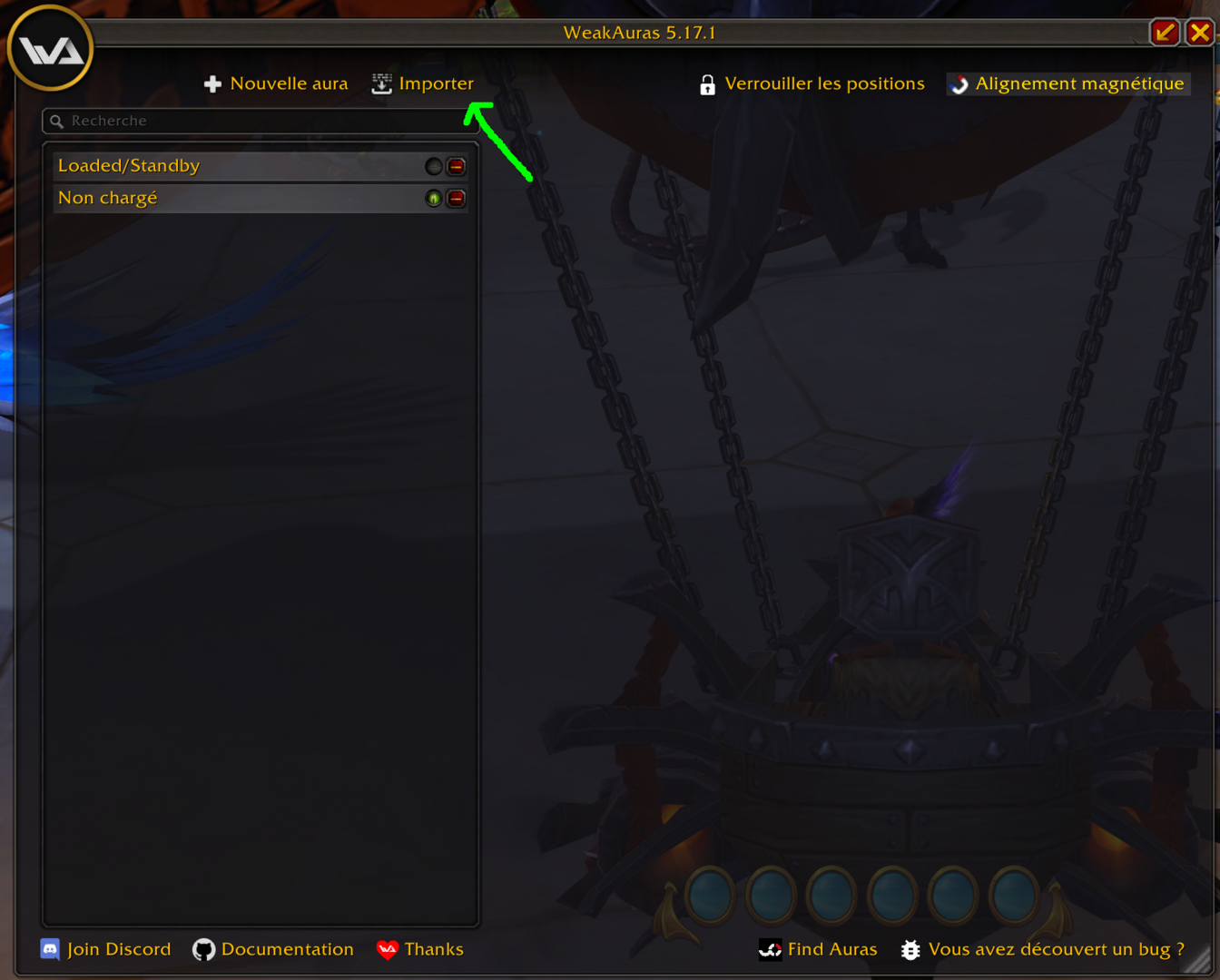This screenshot has width=1220, height=980.
Task: Create a new aura with Nouvelle aura
Action: pos(277,83)
